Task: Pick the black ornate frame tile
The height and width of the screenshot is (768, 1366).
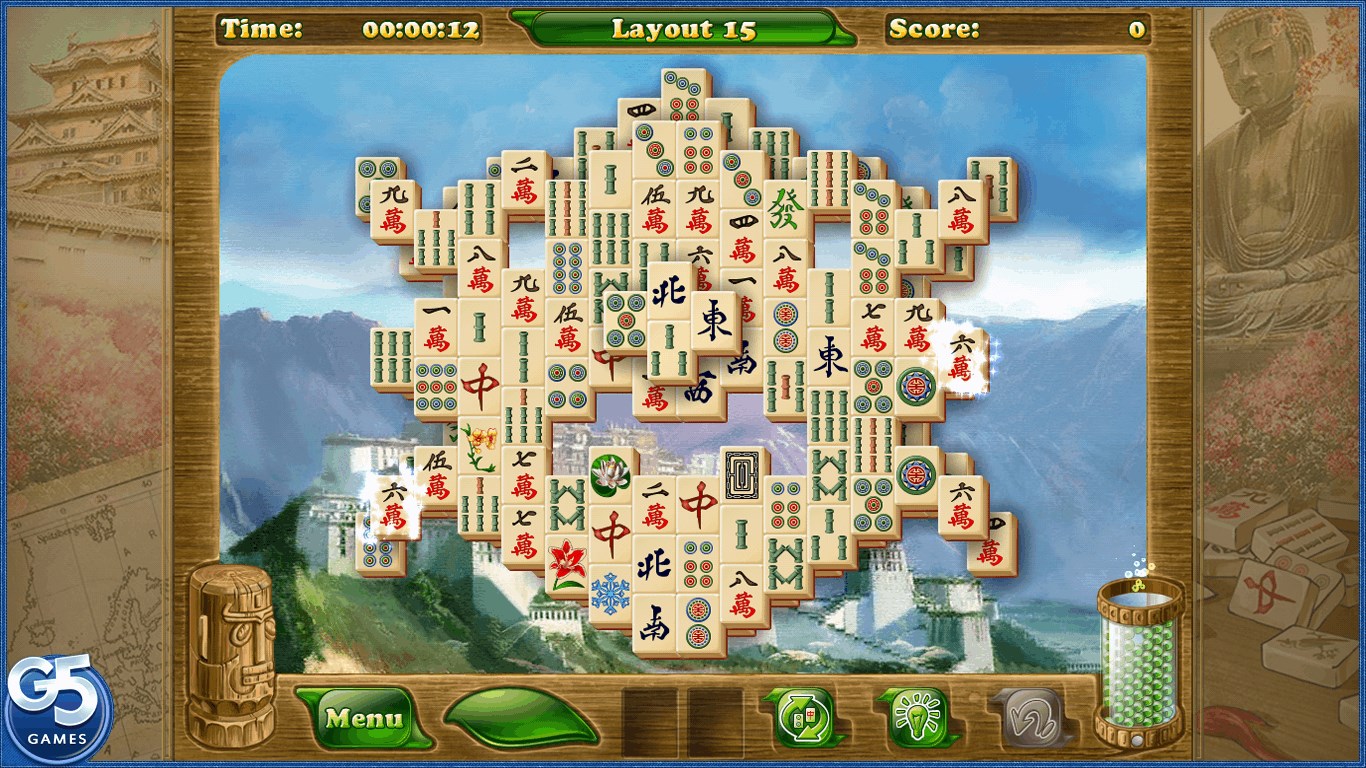Action: point(742,472)
